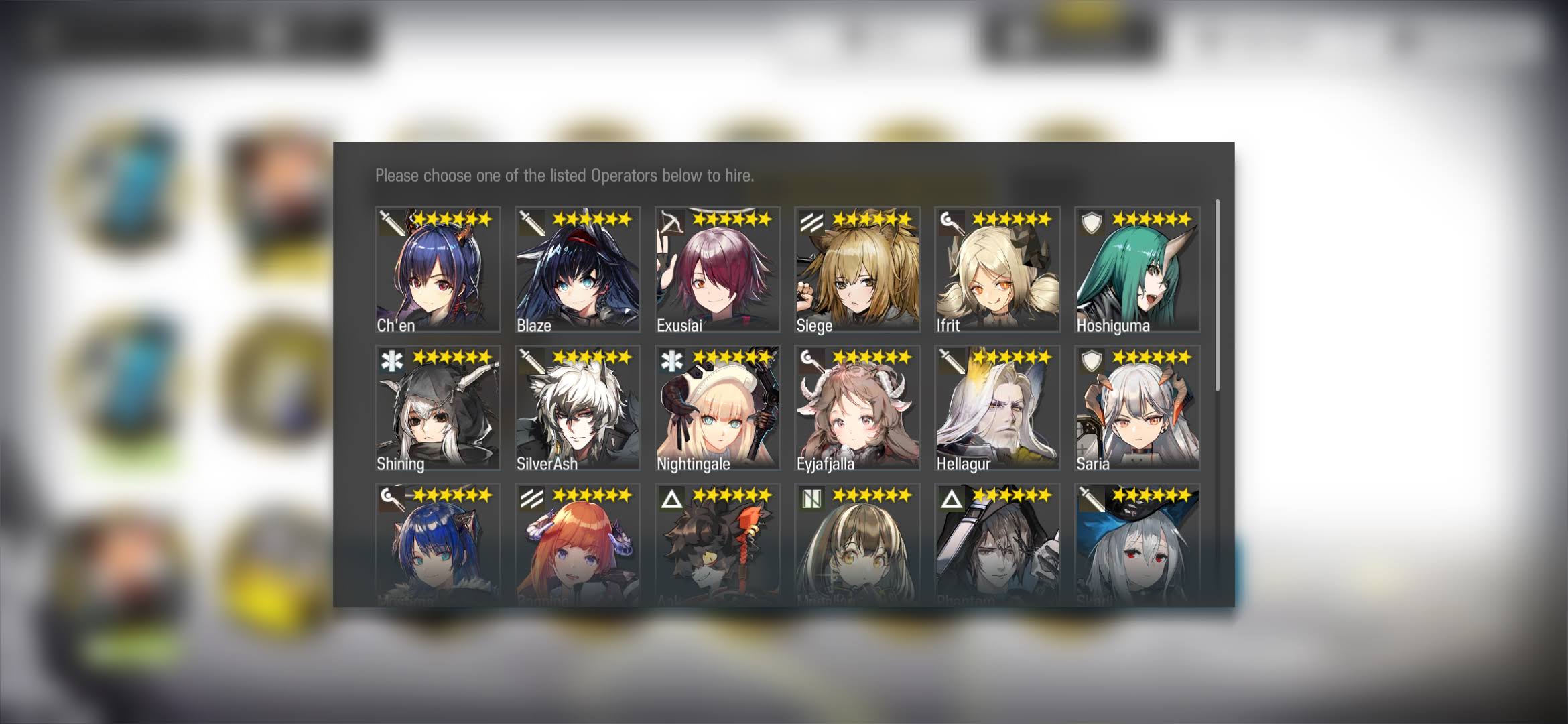
Task: Choose the orange-haired Bagpipe portrait
Action: point(578,544)
